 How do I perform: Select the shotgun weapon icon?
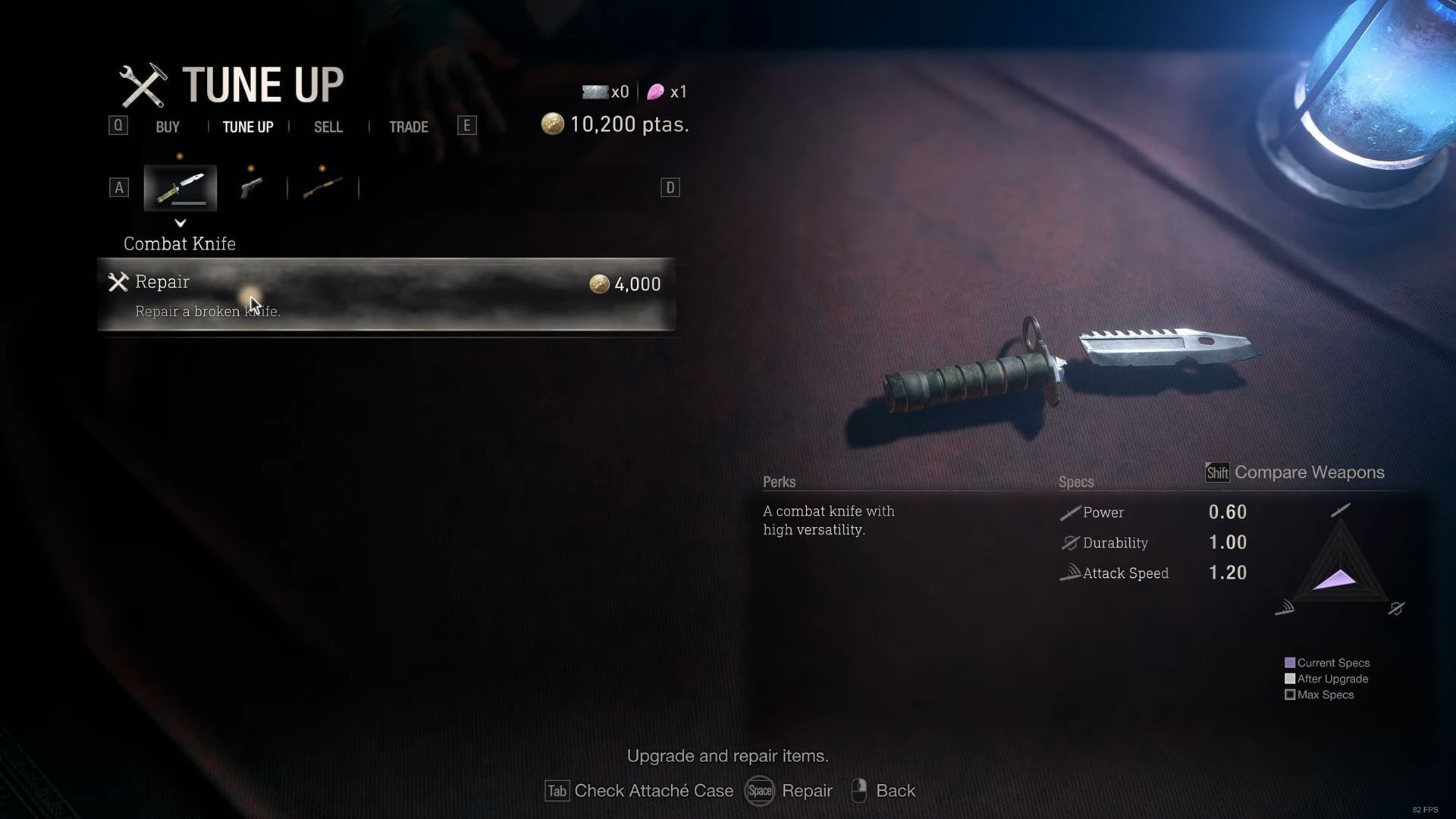[322, 187]
